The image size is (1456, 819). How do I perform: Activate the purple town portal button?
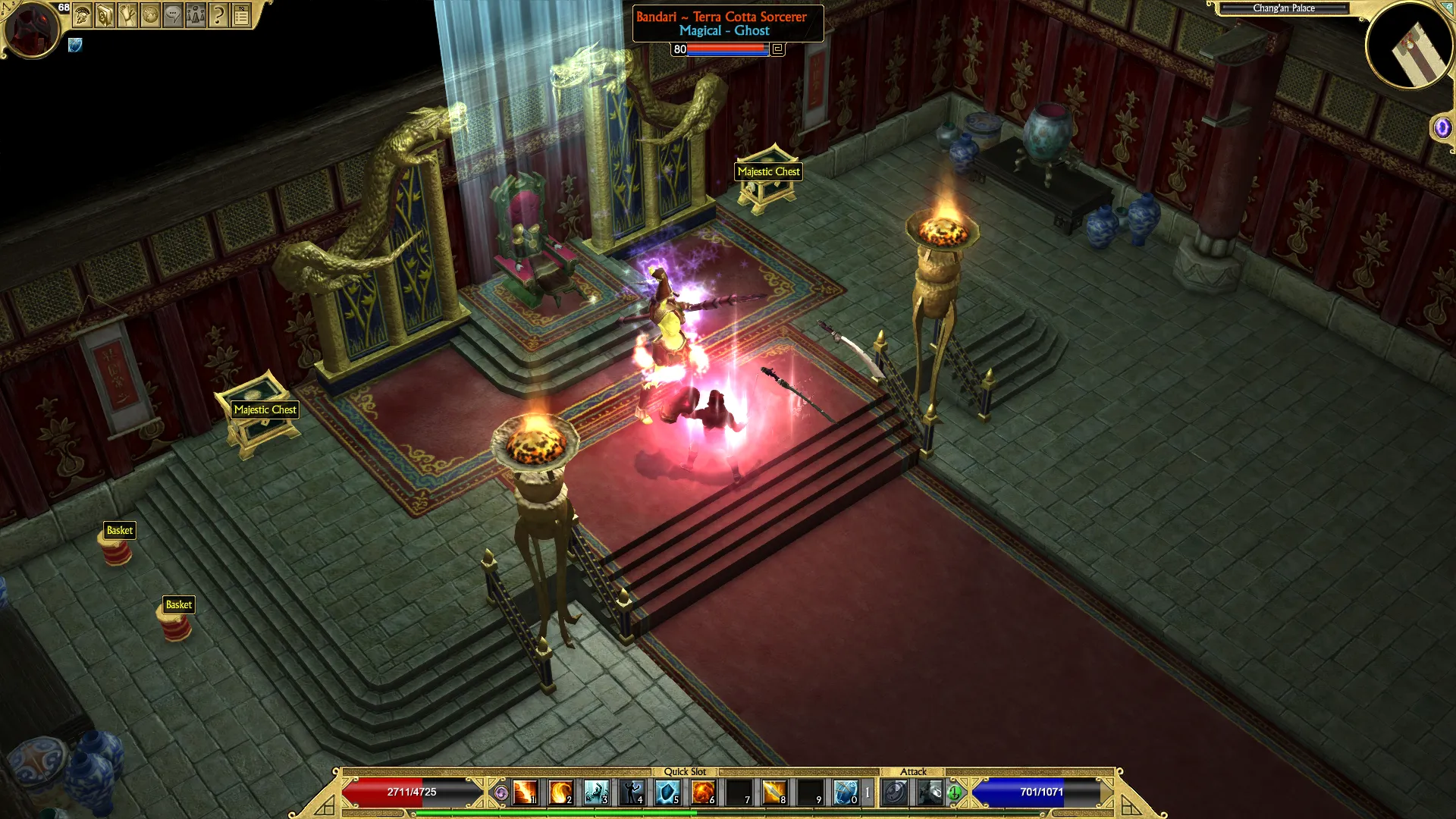coord(1442,127)
